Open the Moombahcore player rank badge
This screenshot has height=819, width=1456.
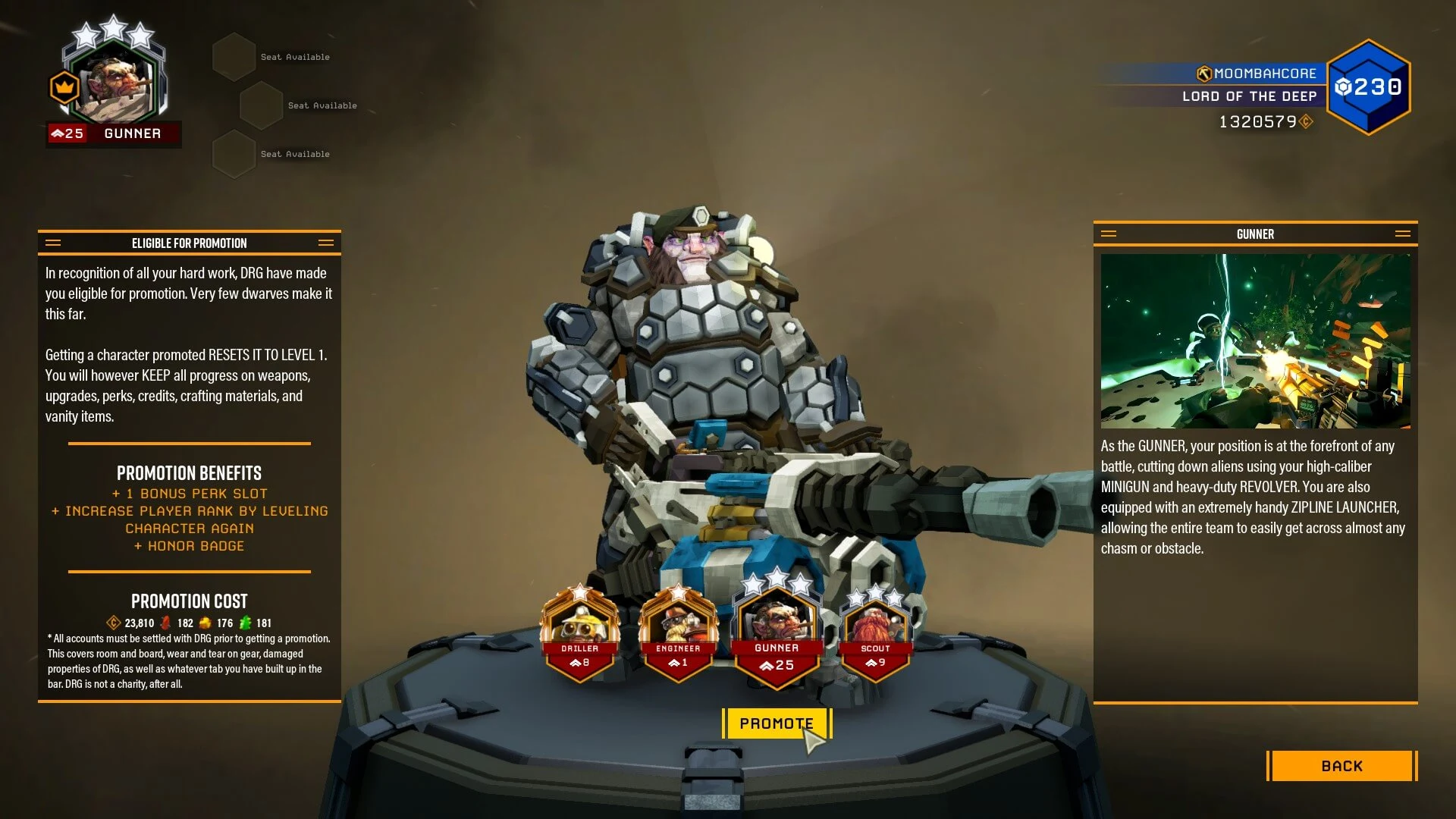[x=1368, y=87]
